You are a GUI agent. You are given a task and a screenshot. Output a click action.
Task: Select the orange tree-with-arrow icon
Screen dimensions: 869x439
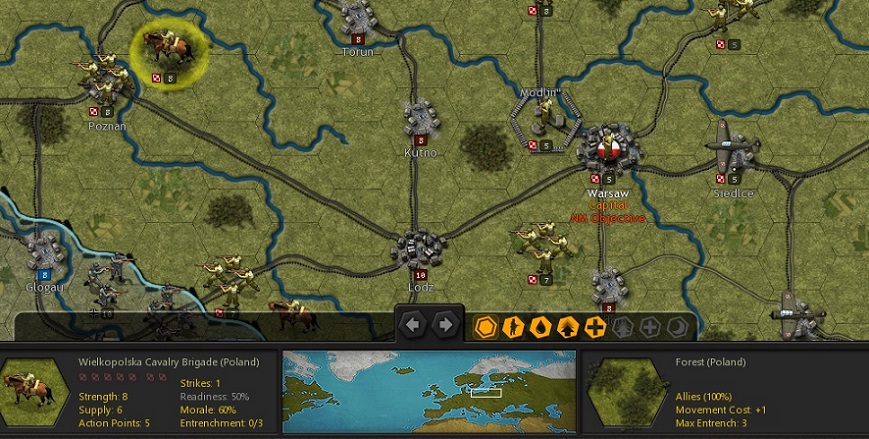pyautogui.click(x=567, y=326)
